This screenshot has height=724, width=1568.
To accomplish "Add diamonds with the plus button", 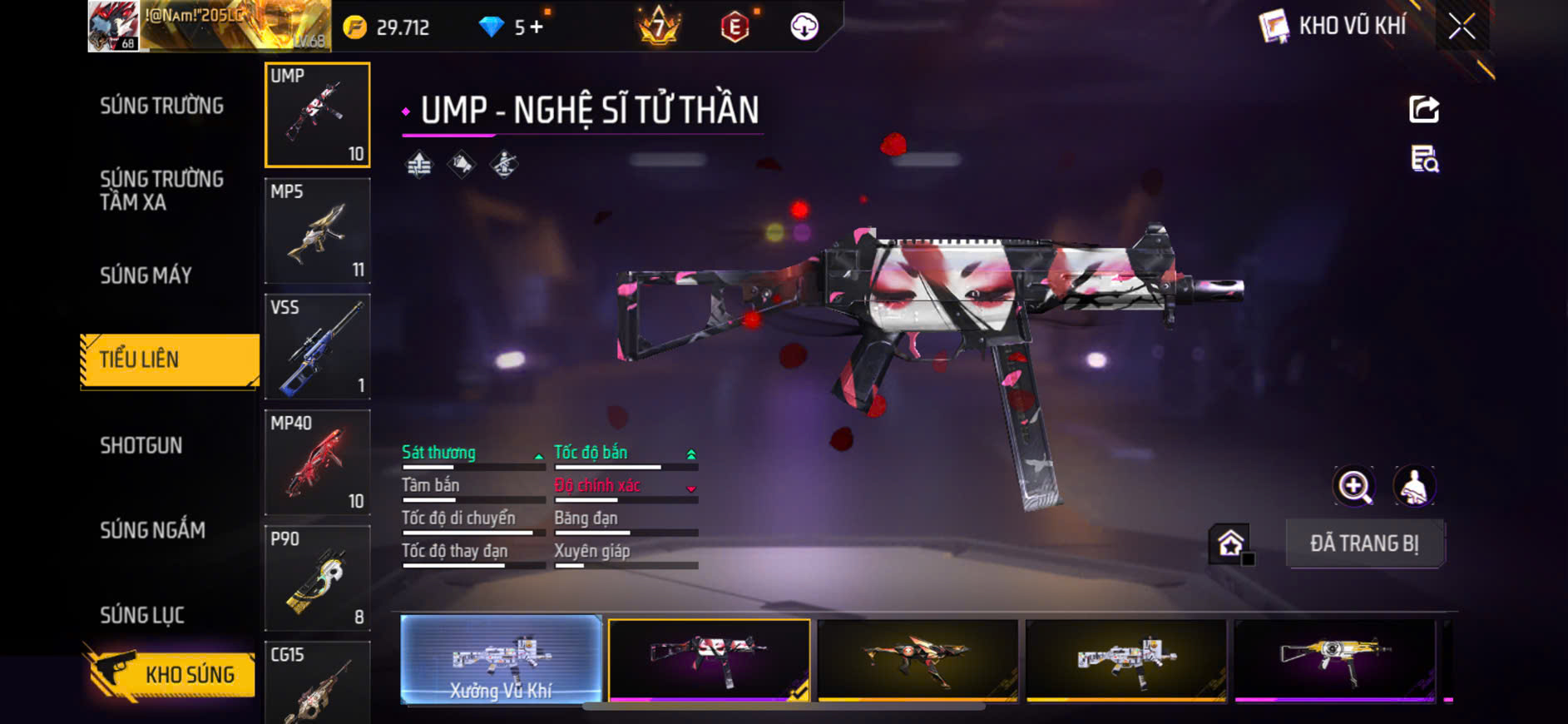I will coord(537,27).
